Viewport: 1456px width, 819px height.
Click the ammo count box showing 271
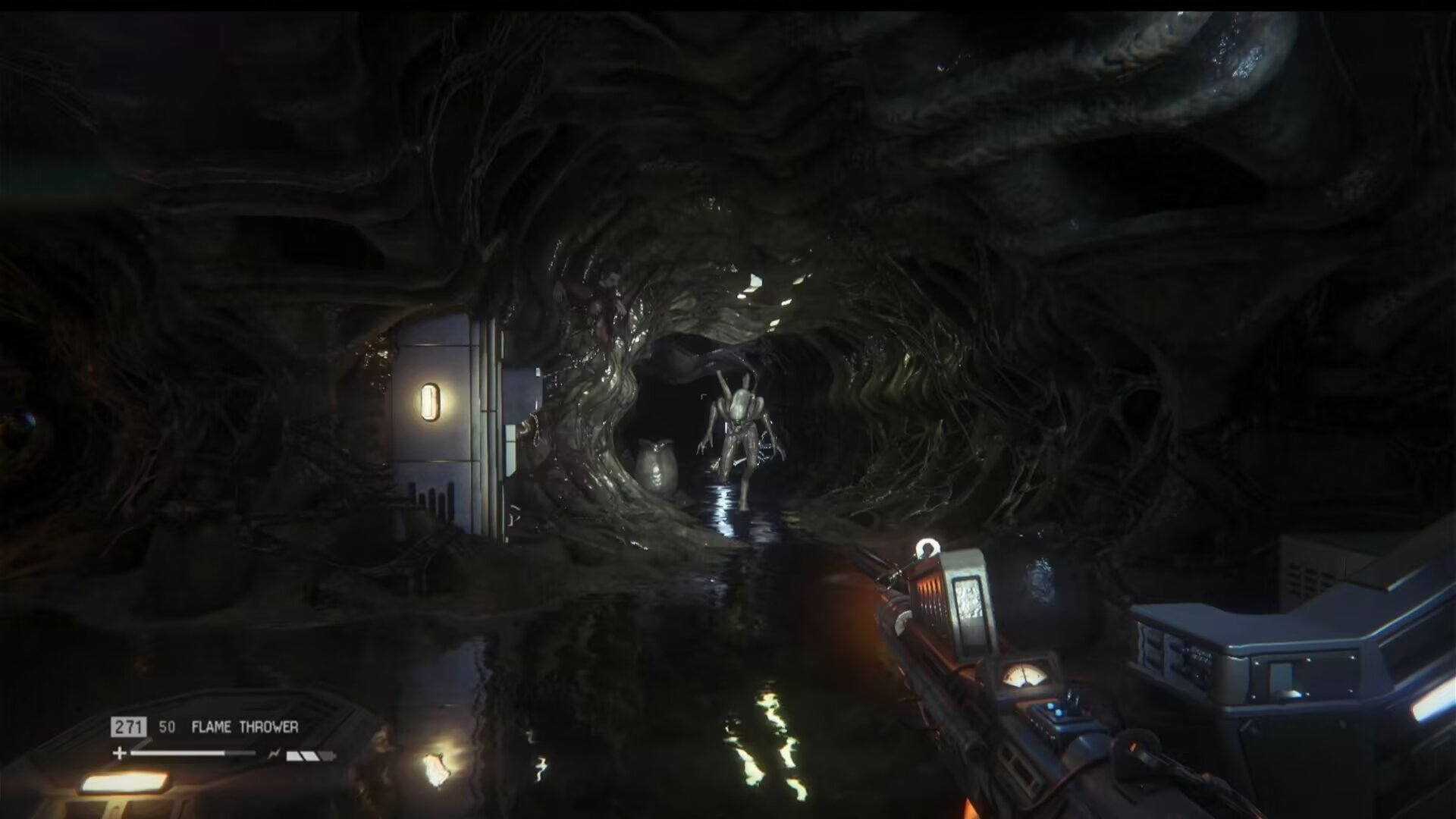point(129,726)
